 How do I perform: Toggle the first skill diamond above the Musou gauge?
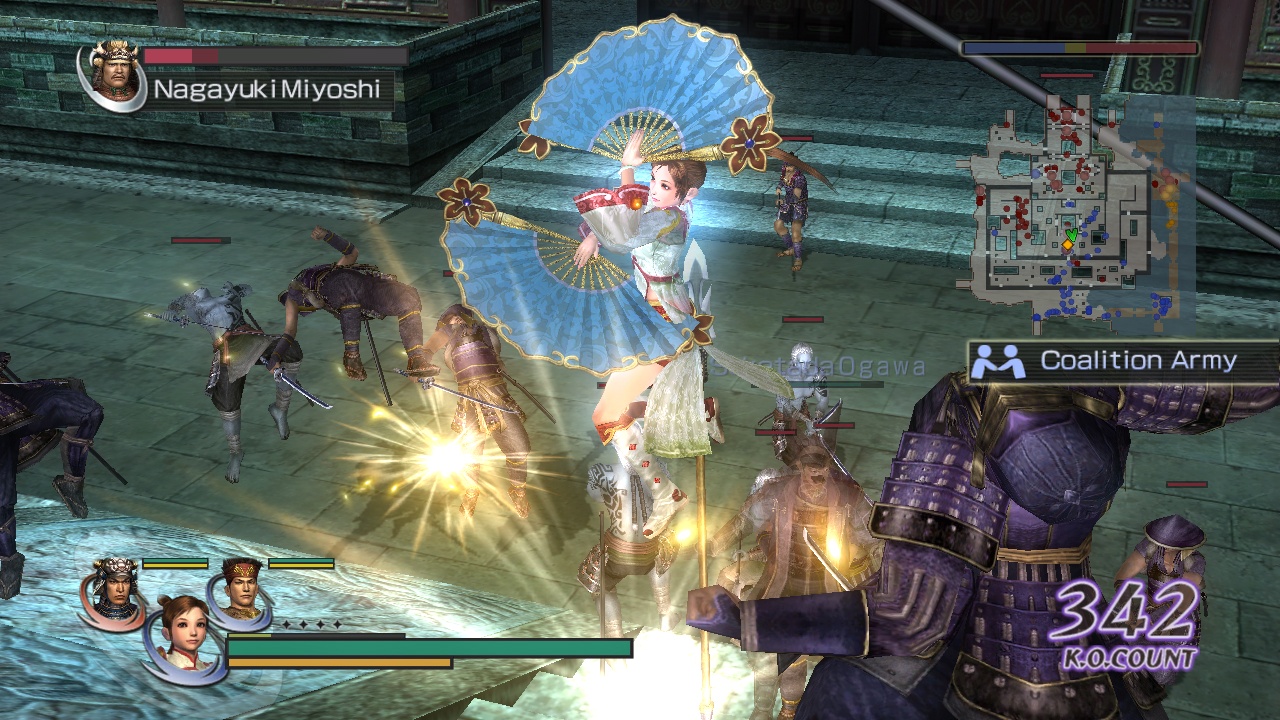click(x=287, y=625)
